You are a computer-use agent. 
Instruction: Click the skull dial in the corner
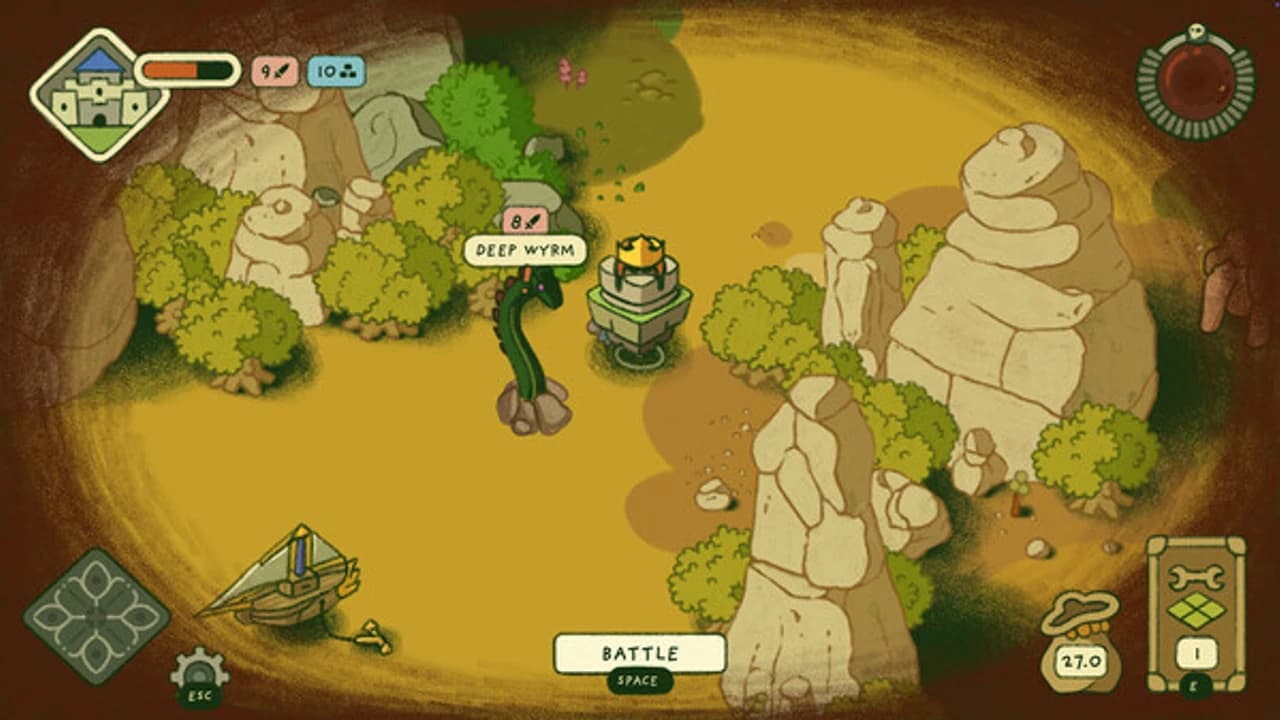pyautogui.click(x=1196, y=81)
